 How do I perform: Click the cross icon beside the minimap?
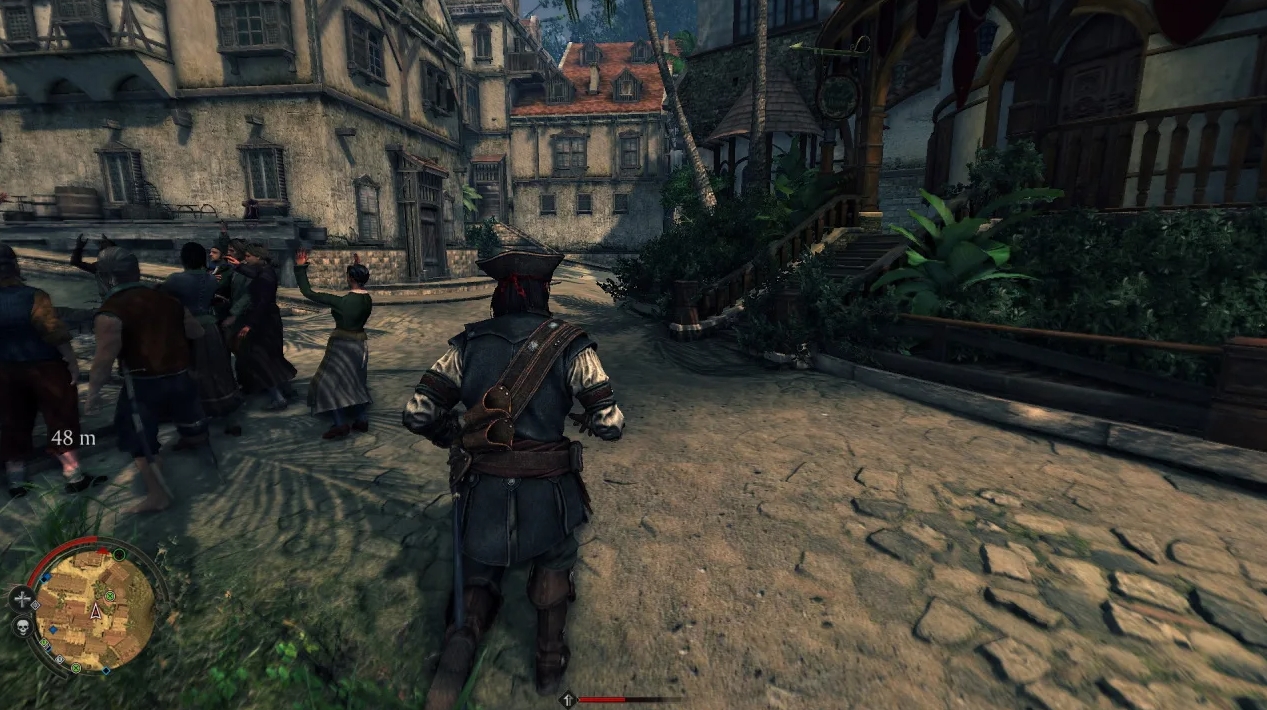[21, 599]
